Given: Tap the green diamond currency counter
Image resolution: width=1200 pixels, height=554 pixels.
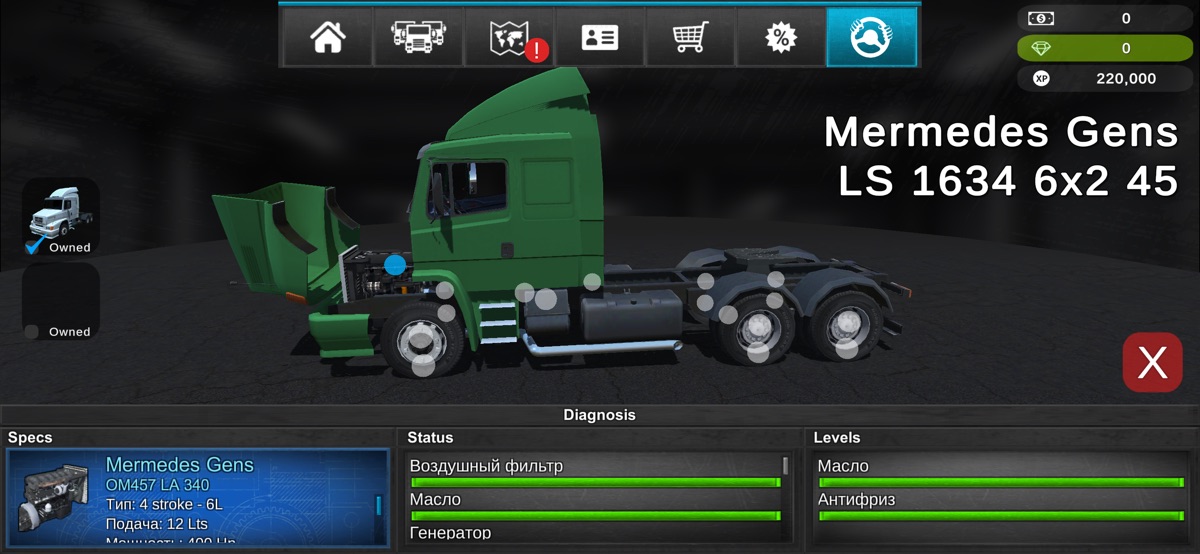Looking at the screenshot, I should coord(1105,48).
